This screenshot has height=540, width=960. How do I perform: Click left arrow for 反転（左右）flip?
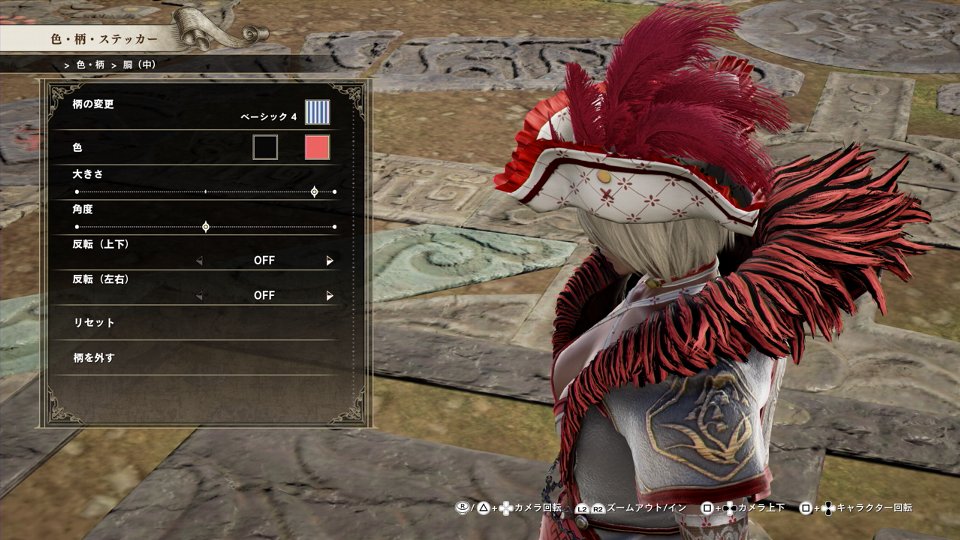pos(198,296)
